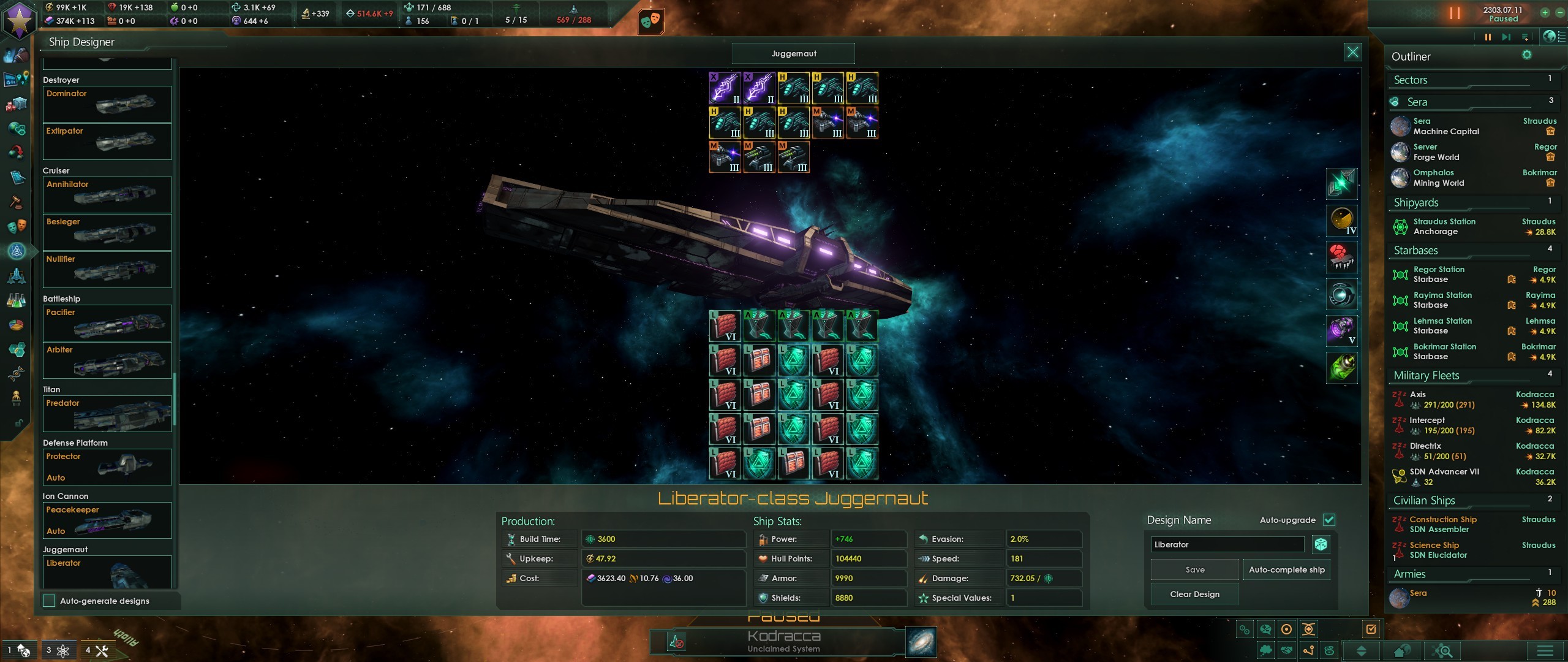Select the Predator titan design

click(107, 414)
